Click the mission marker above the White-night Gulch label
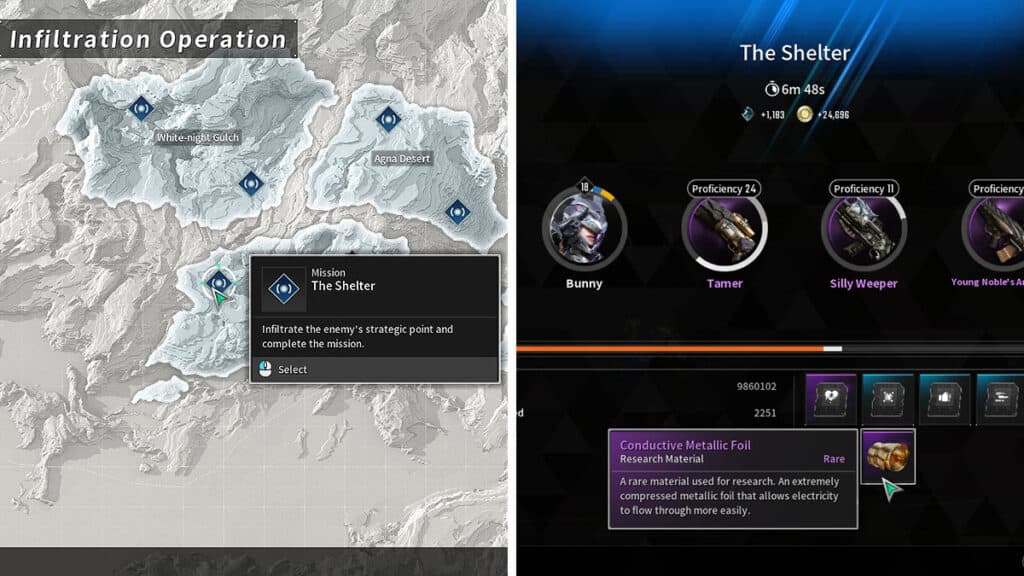The image size is (1024, 576). coord(141,106)
